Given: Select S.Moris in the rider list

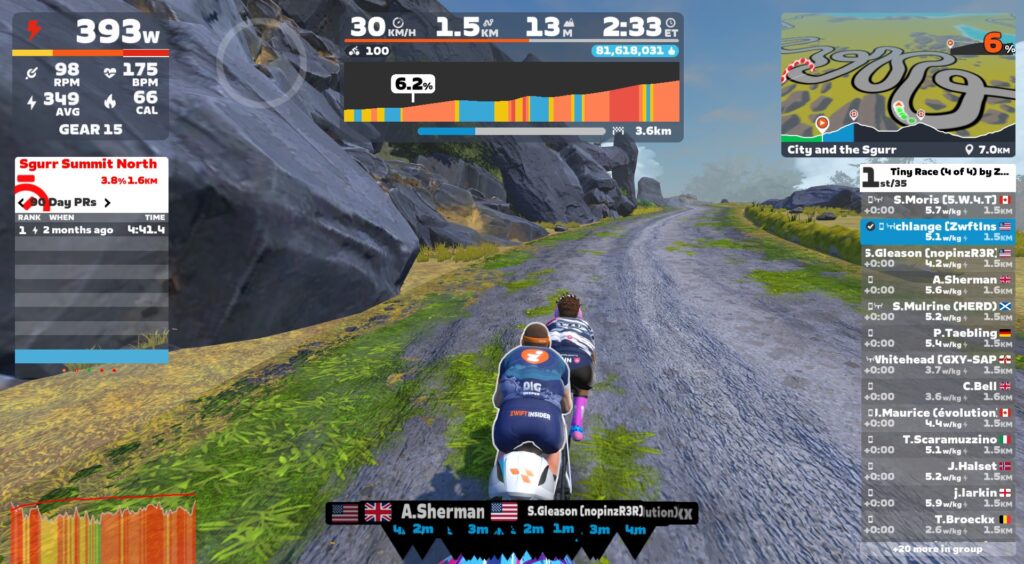Looking at the screenshot, I should click(x=938, y=204).
